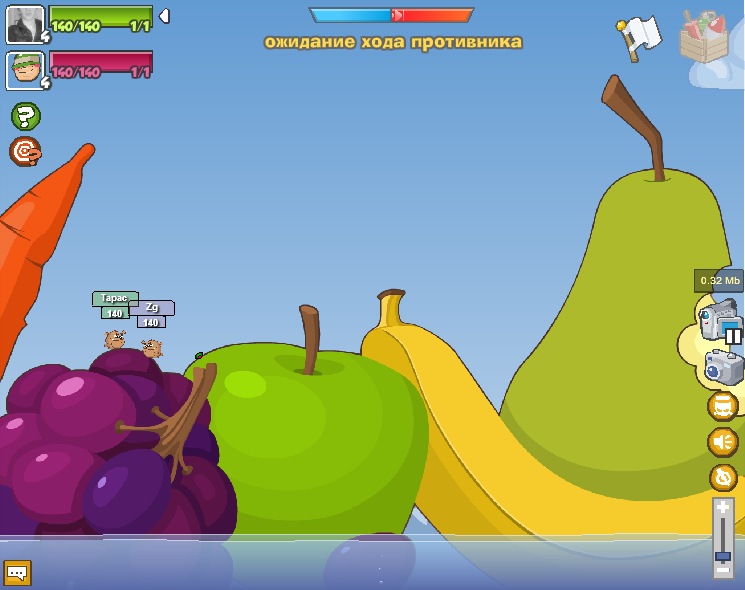Select the grayscale photo player avatar
Viewport: 745px width, 590px height.
pyautogui.click(x=25, y=24)
